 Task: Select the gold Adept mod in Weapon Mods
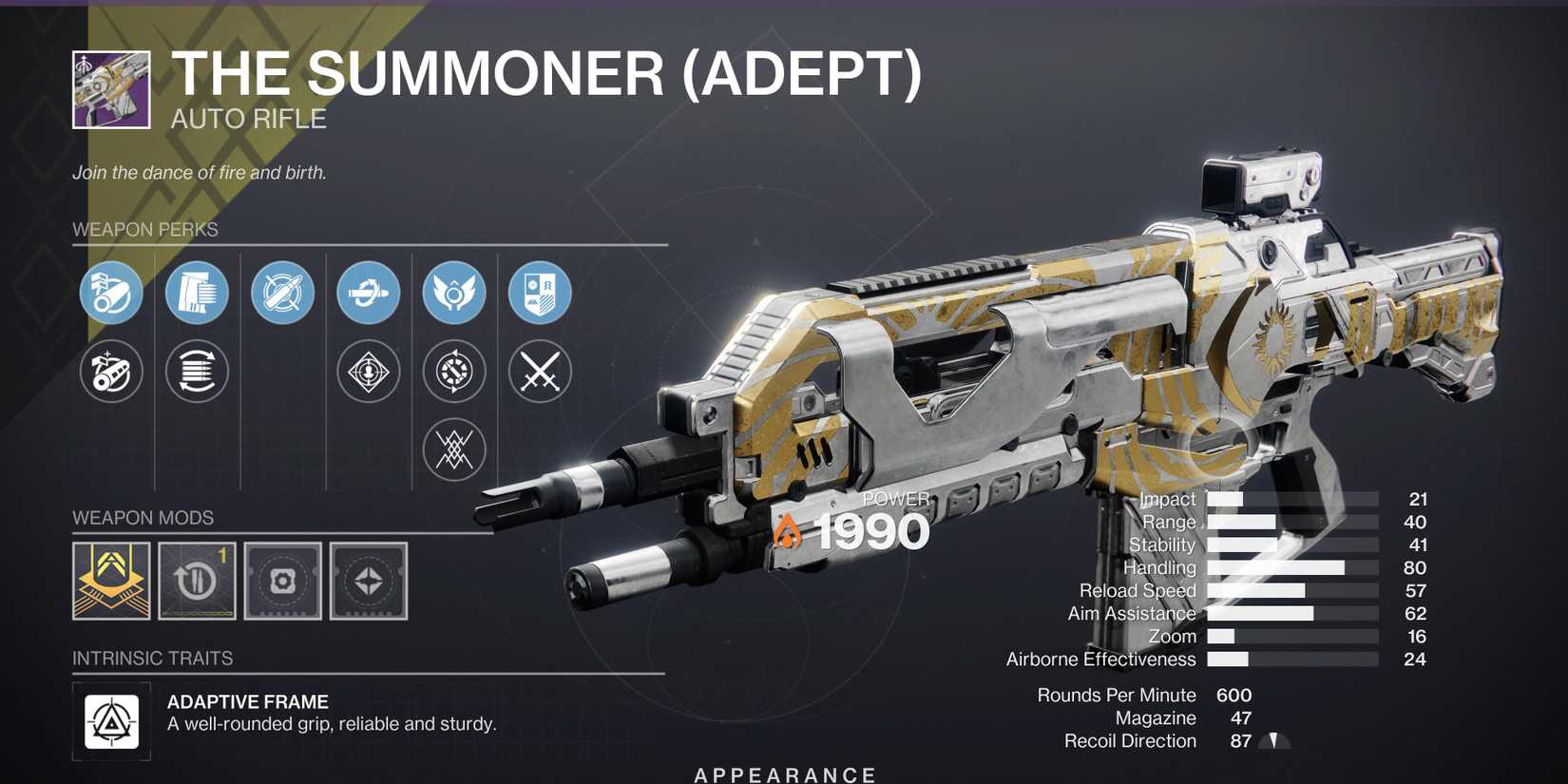coord(110,582)
